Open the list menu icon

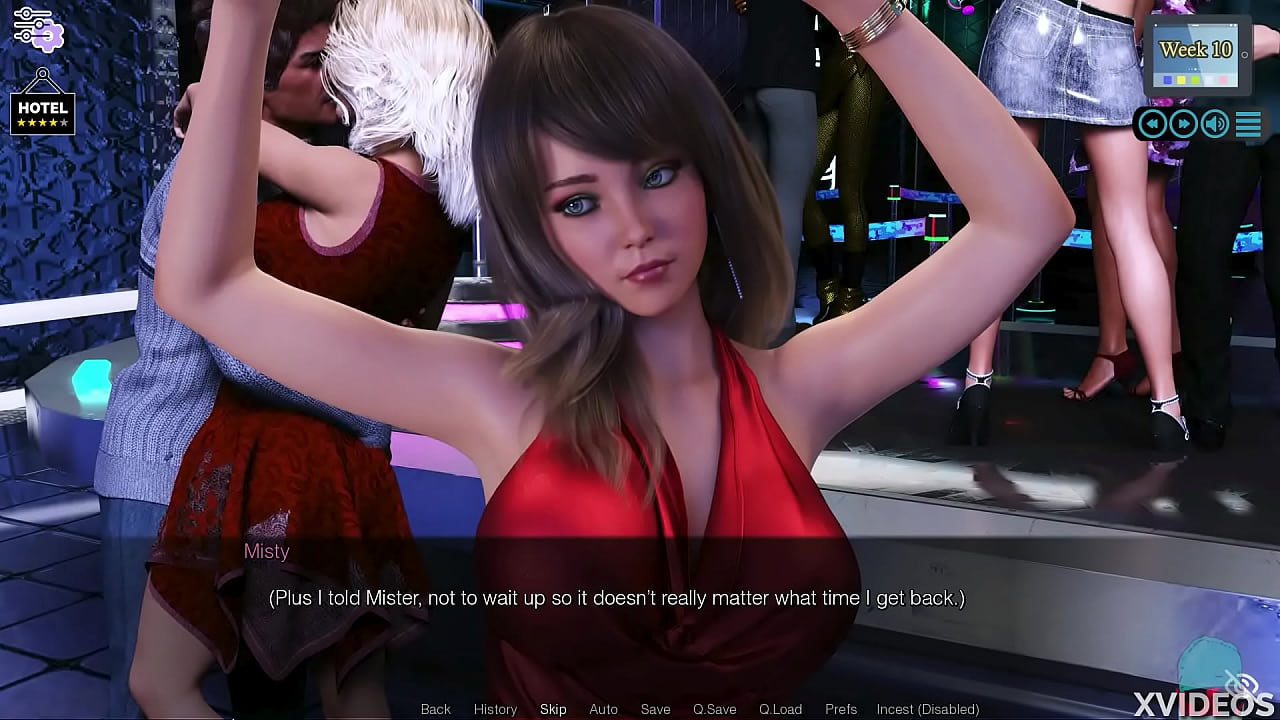(x=1248, y=124)
